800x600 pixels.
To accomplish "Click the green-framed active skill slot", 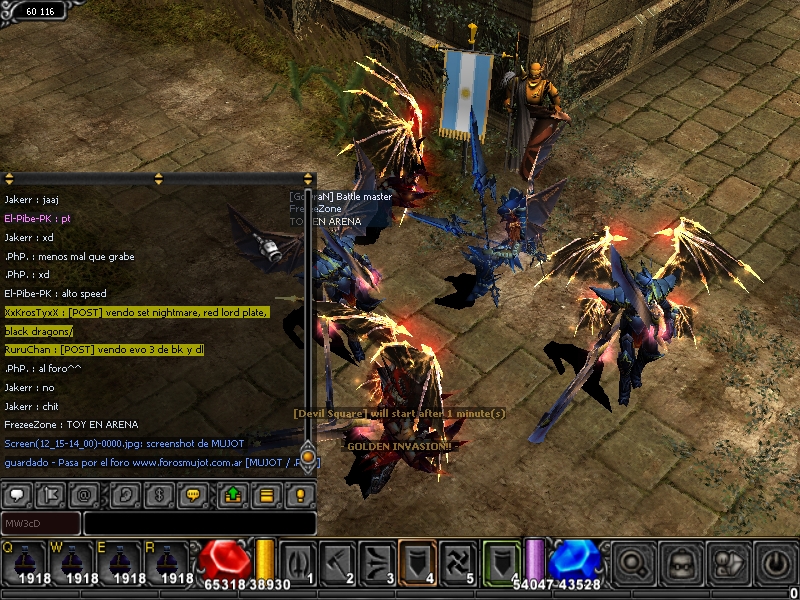I will click(x=502, y=561).
